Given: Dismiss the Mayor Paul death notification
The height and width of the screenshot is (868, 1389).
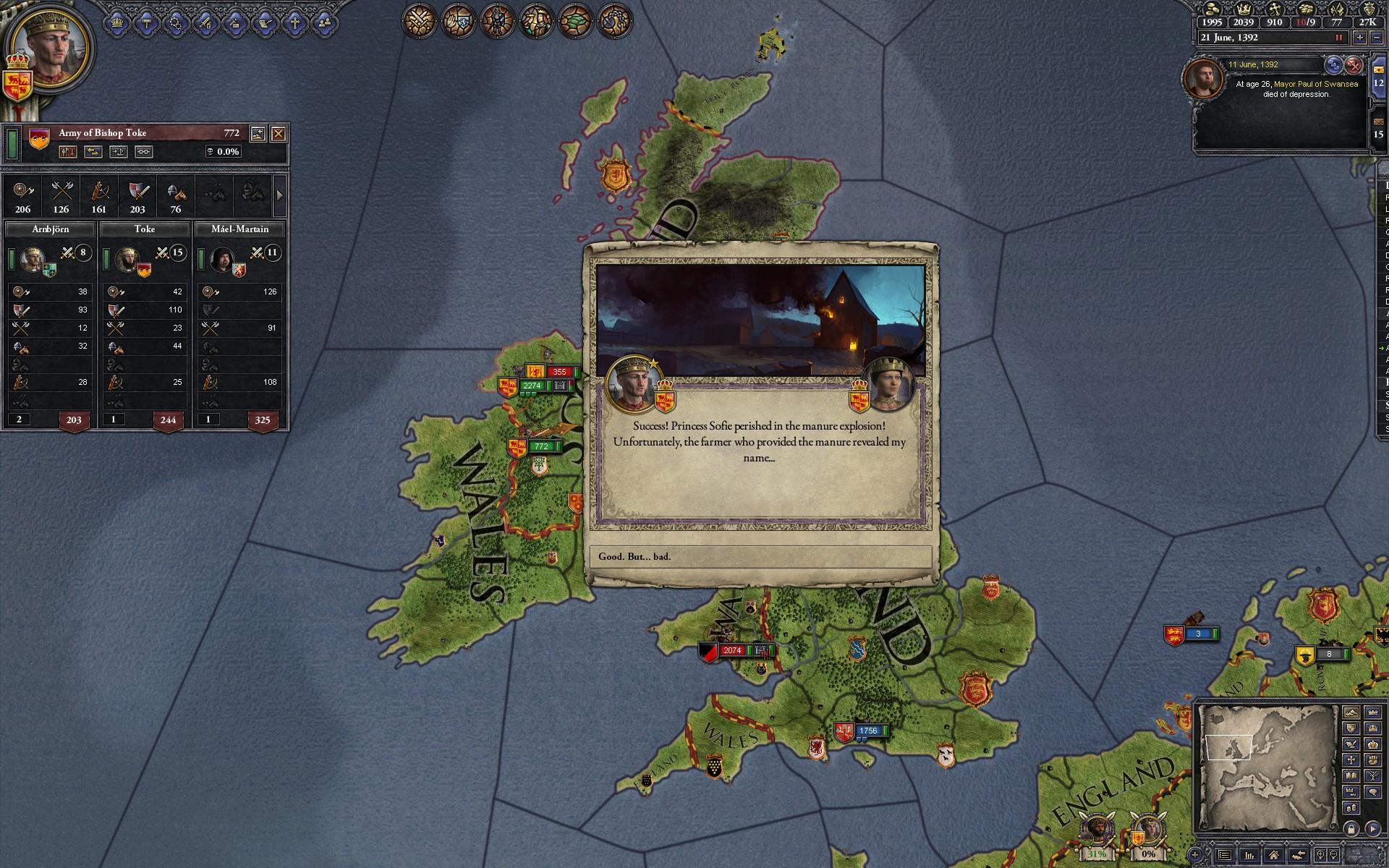Looking at the screenshot, I should coord(1354,65).
